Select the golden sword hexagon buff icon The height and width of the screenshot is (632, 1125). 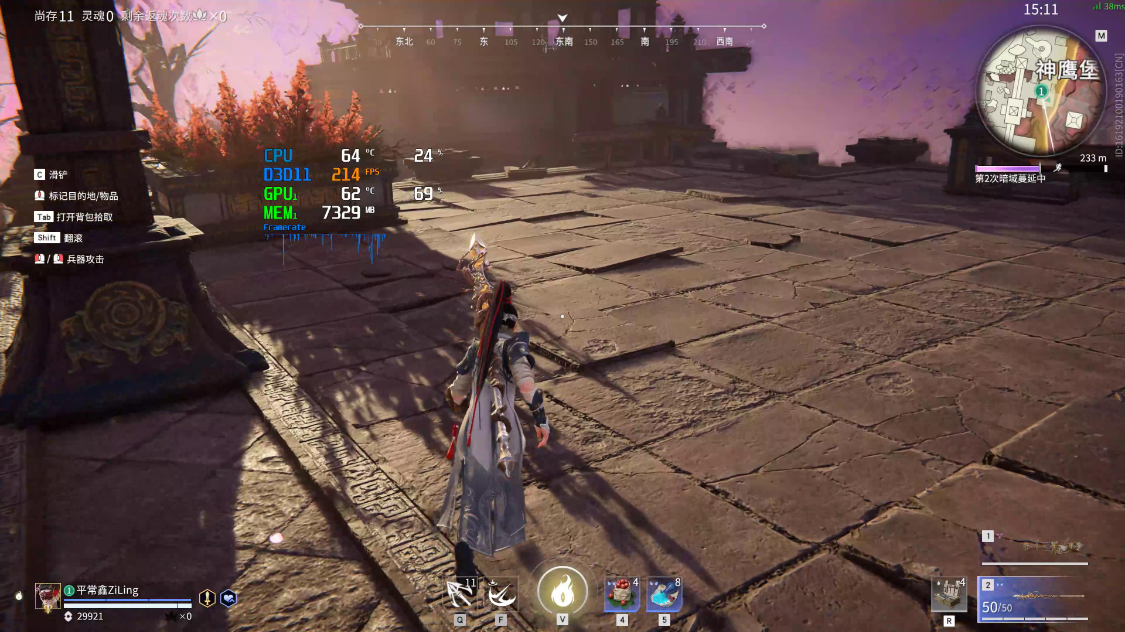pyautogui.click(x=207, y=598)
